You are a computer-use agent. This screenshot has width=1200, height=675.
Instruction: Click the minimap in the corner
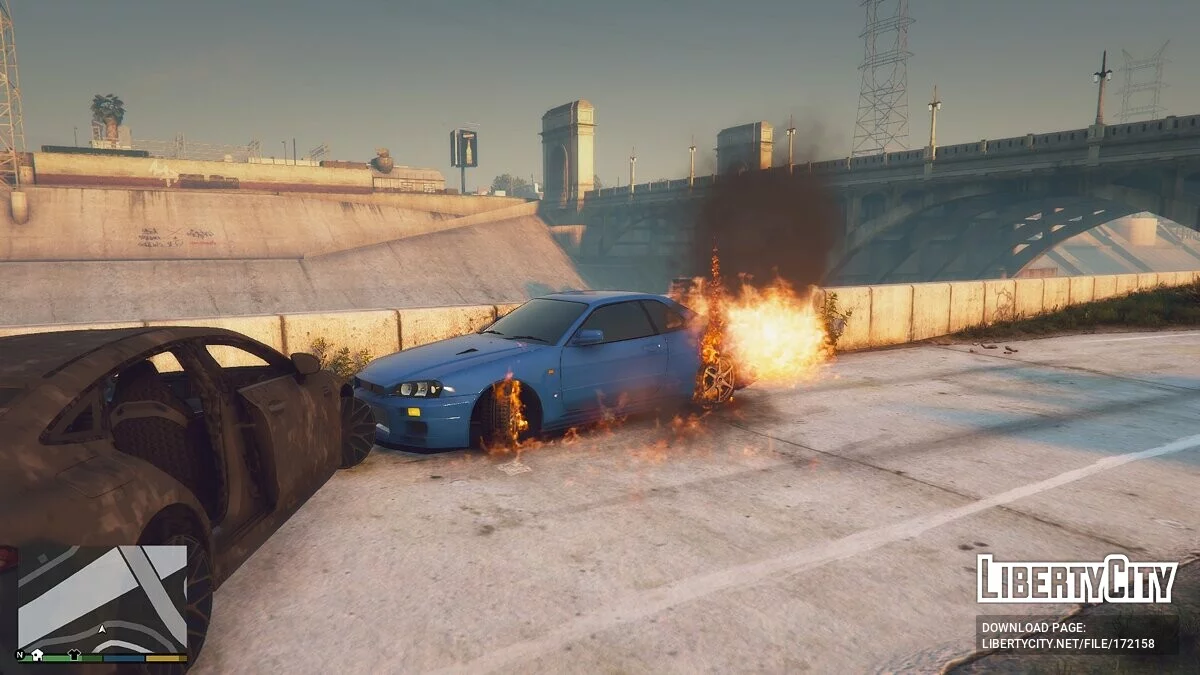click(102, 598)
